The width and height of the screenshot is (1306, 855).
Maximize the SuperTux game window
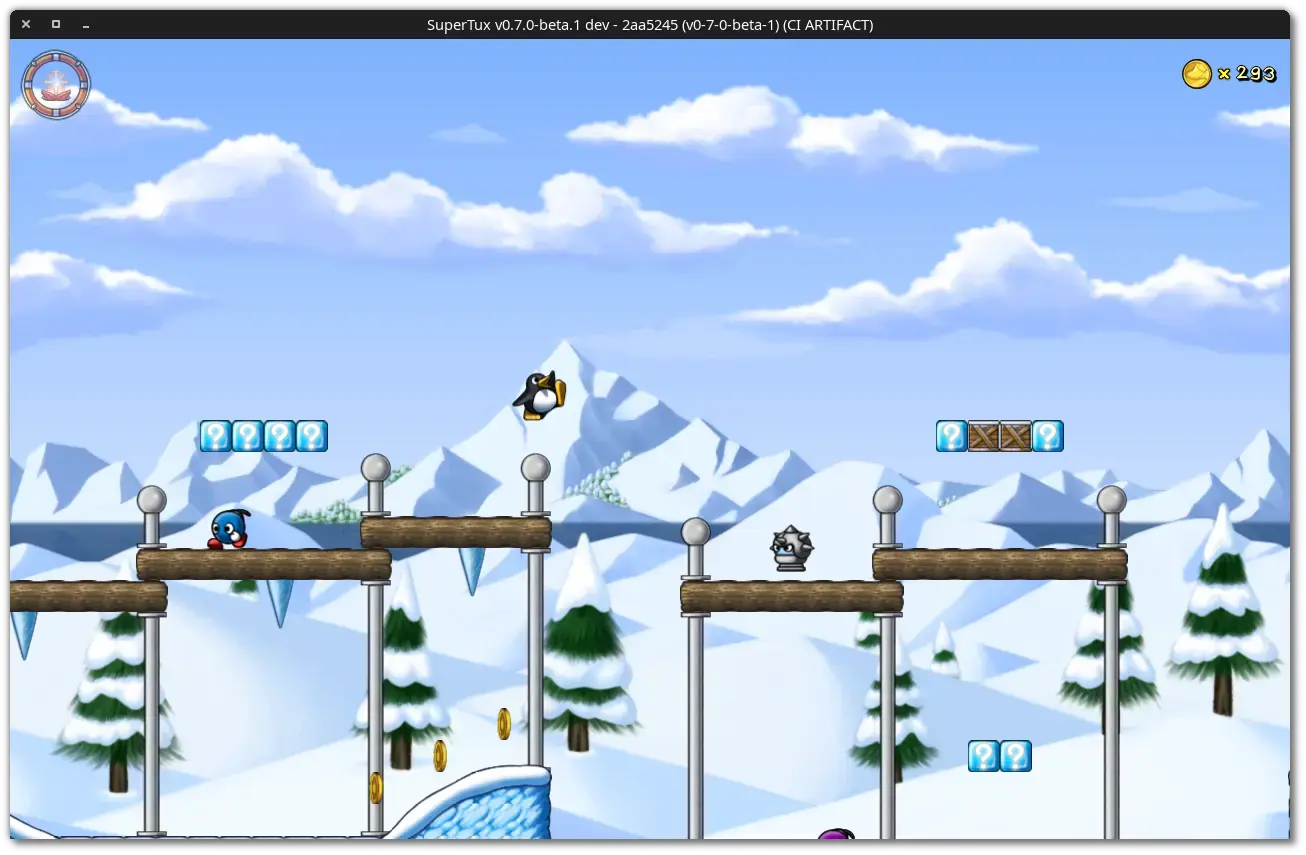56,24
